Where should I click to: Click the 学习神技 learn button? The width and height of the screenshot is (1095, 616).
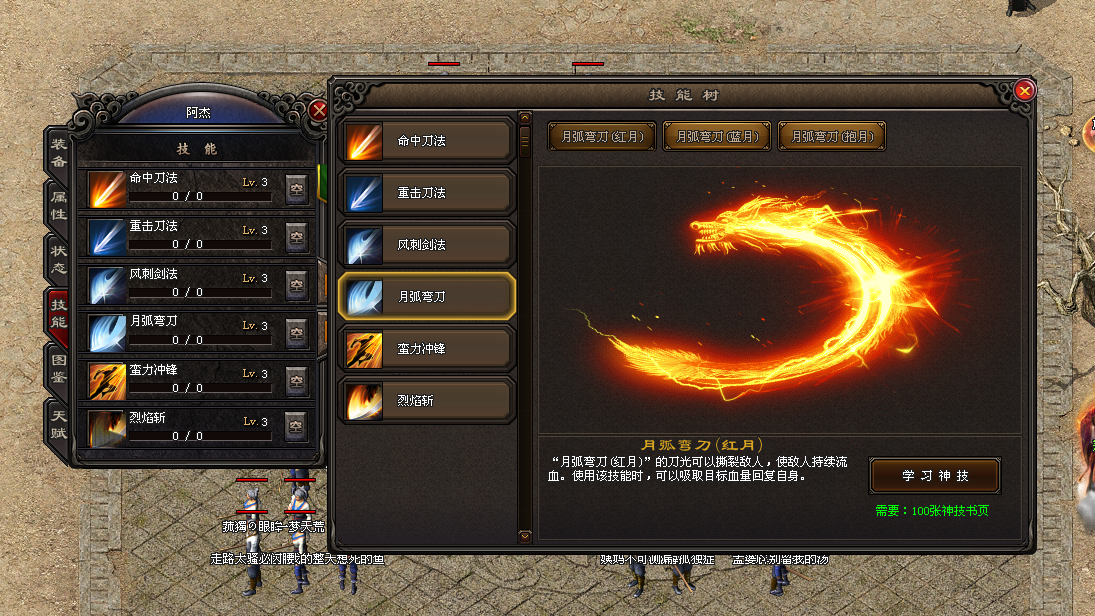point(934,475)
